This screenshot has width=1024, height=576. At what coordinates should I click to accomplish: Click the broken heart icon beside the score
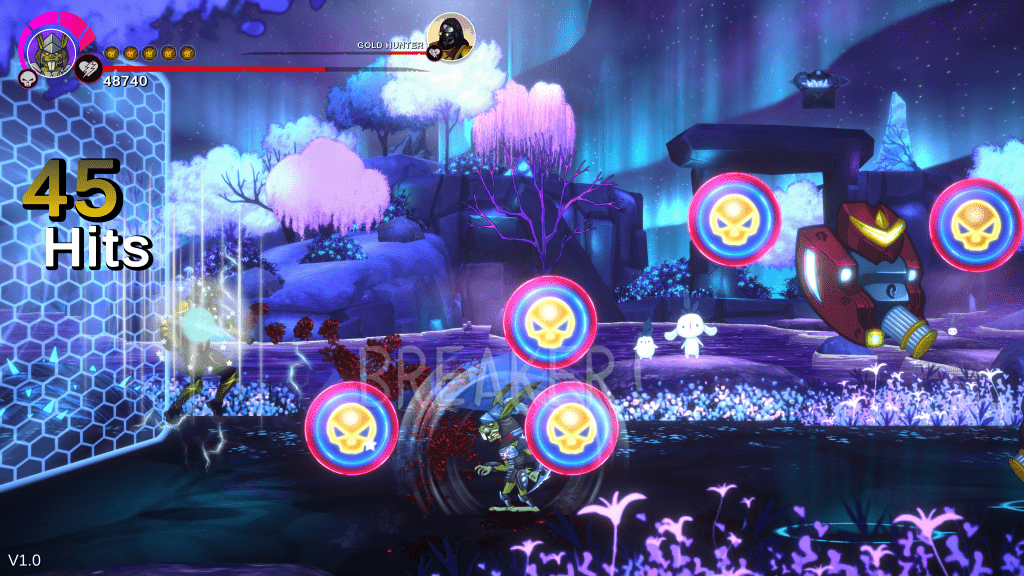coord(88,68)
